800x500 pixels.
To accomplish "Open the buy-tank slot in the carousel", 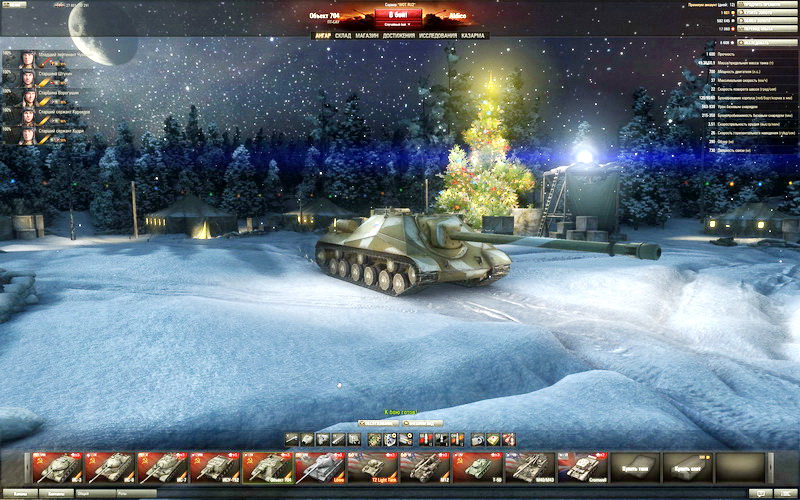I will coord(636,466).
